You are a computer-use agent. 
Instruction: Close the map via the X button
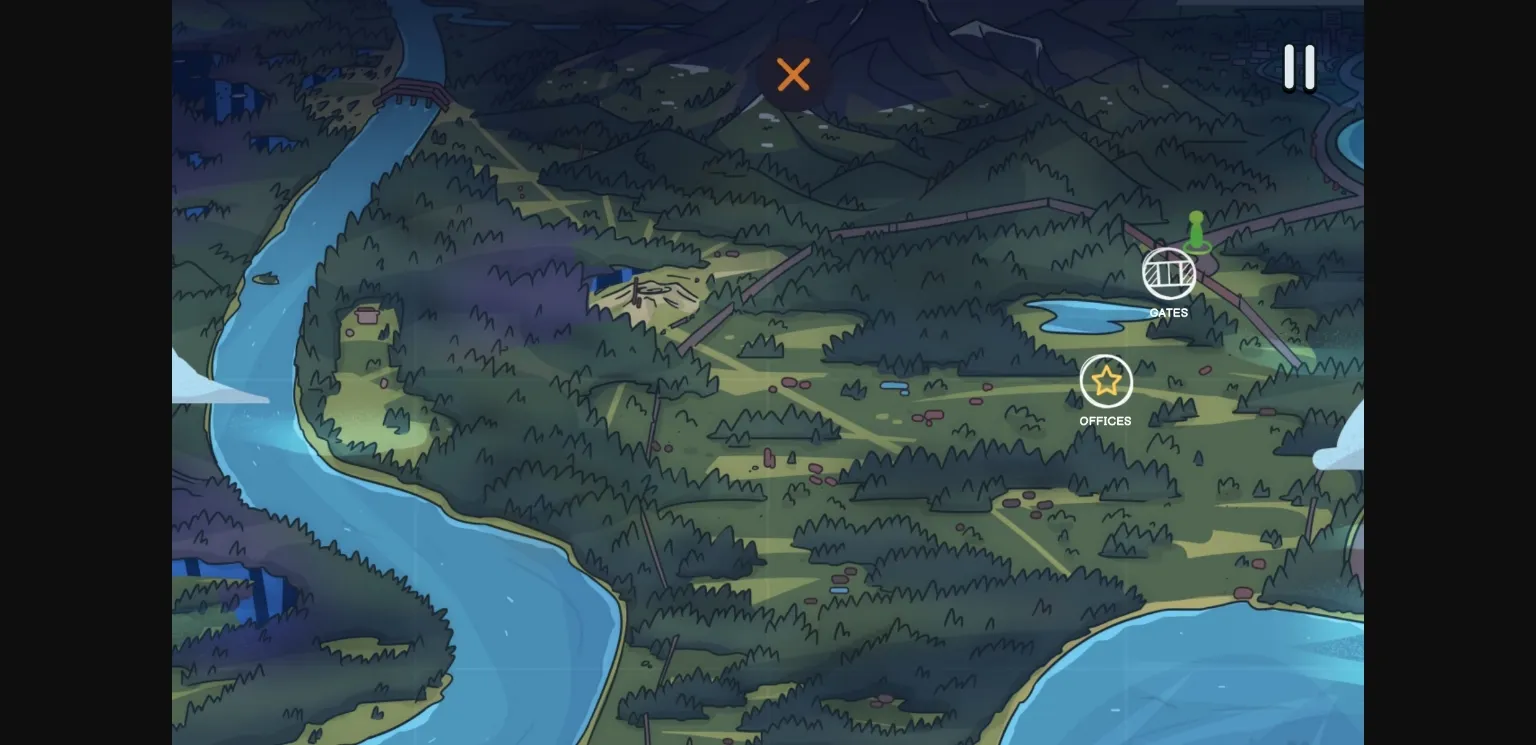793,75
